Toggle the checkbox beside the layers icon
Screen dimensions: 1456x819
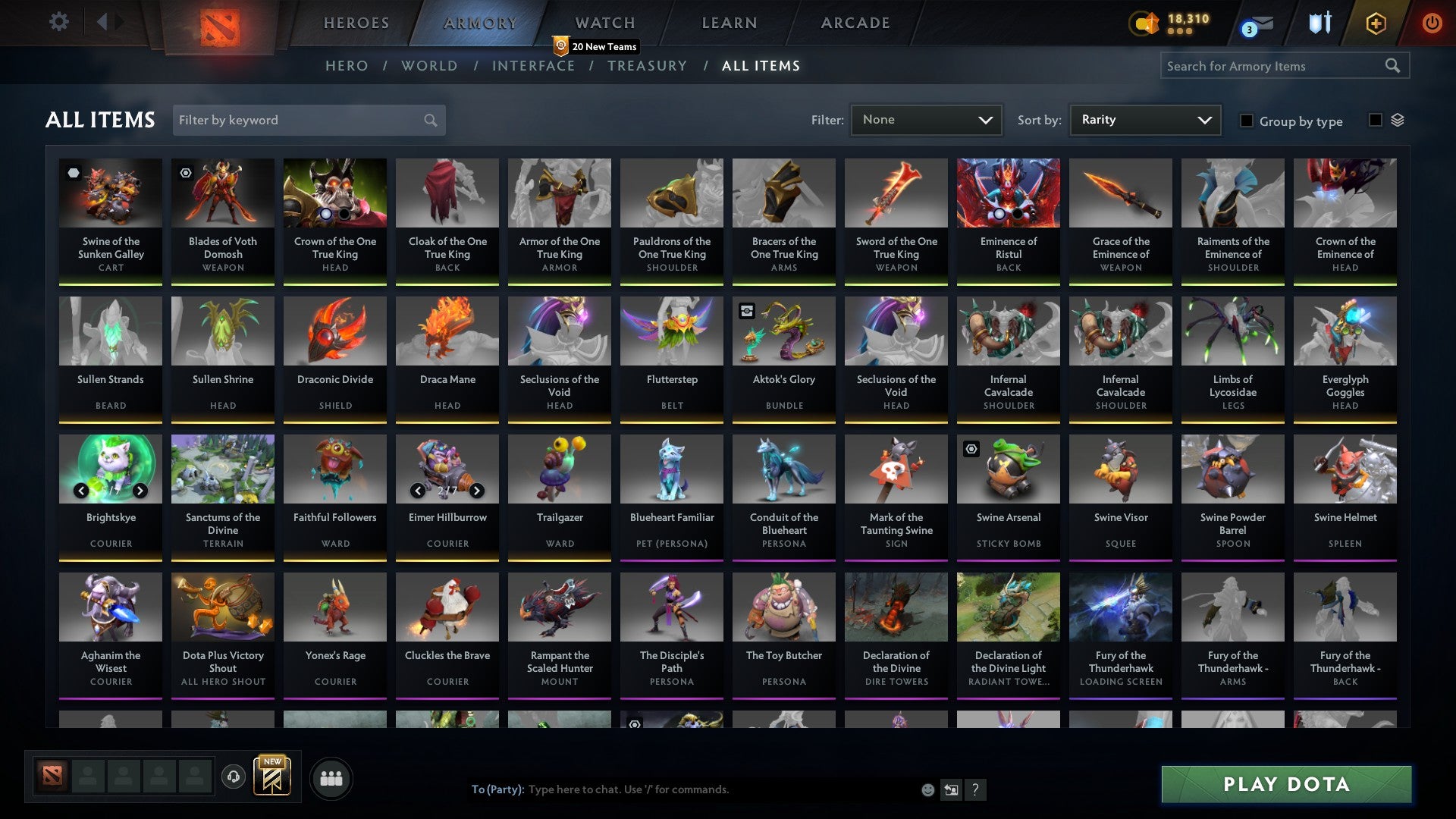click(1375, 121)
